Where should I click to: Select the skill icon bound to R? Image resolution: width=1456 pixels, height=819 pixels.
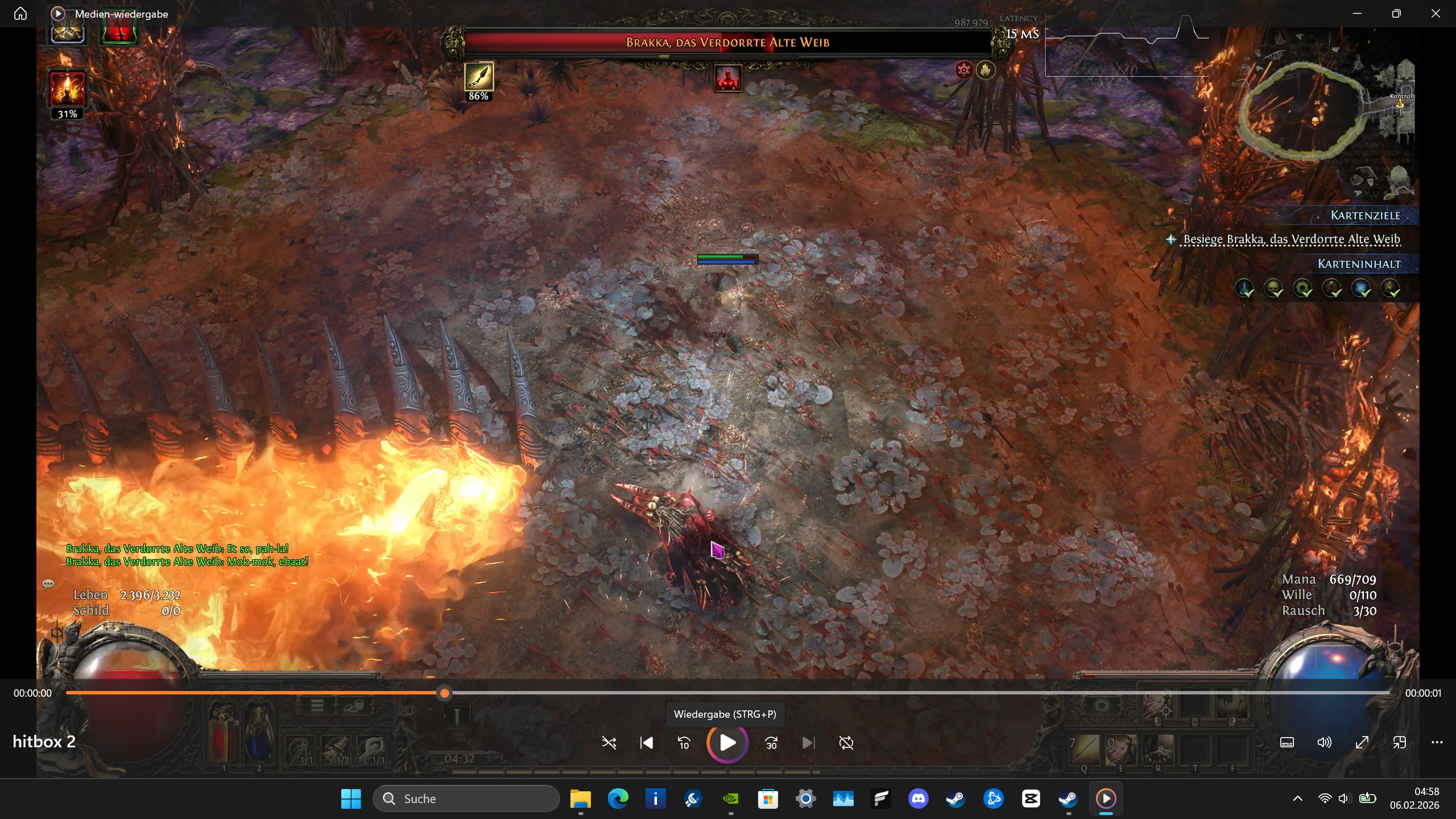tap(1158, 749)
